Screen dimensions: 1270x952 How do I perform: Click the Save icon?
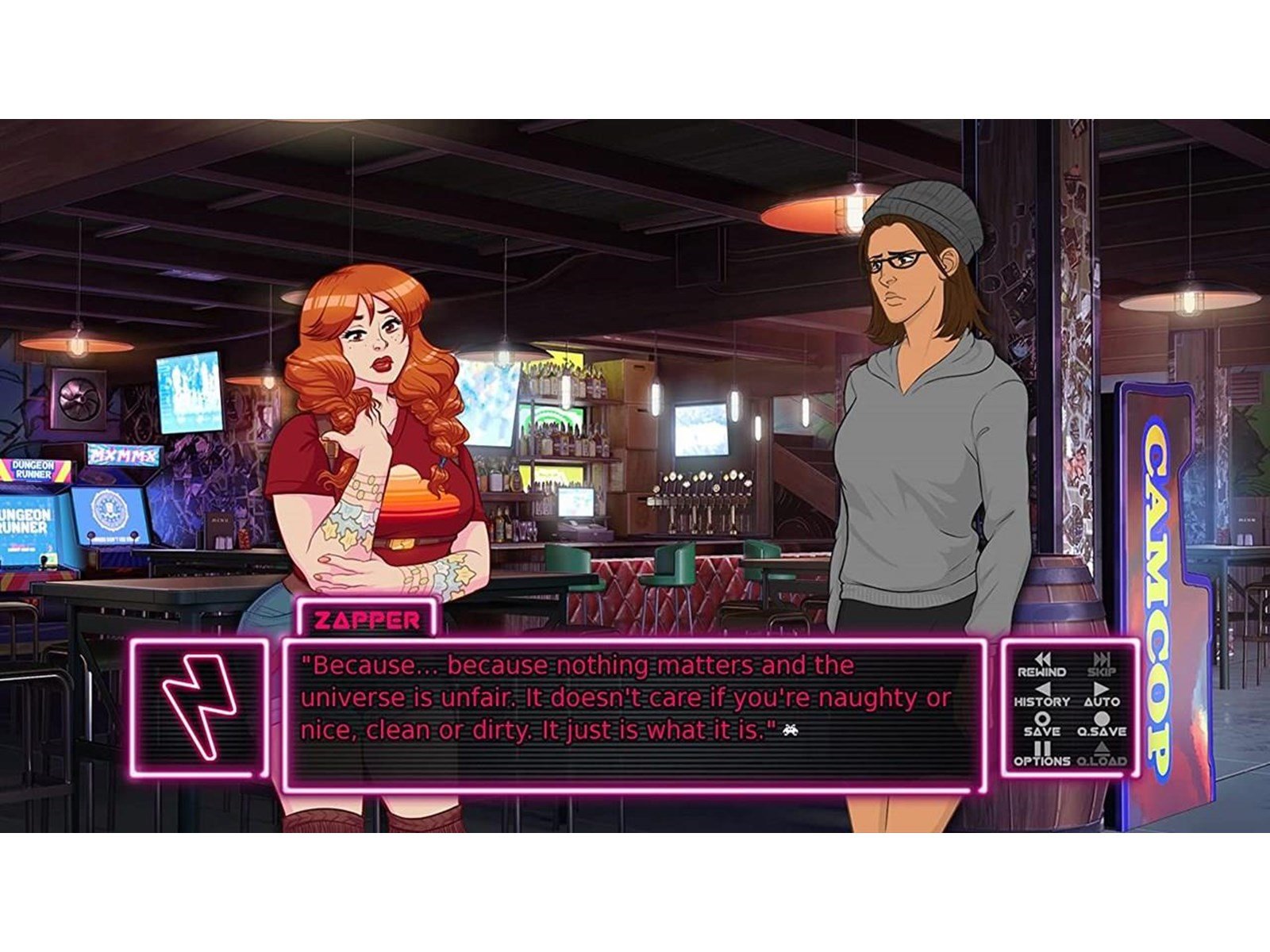pyautogui.click(x=1041, y=717)
